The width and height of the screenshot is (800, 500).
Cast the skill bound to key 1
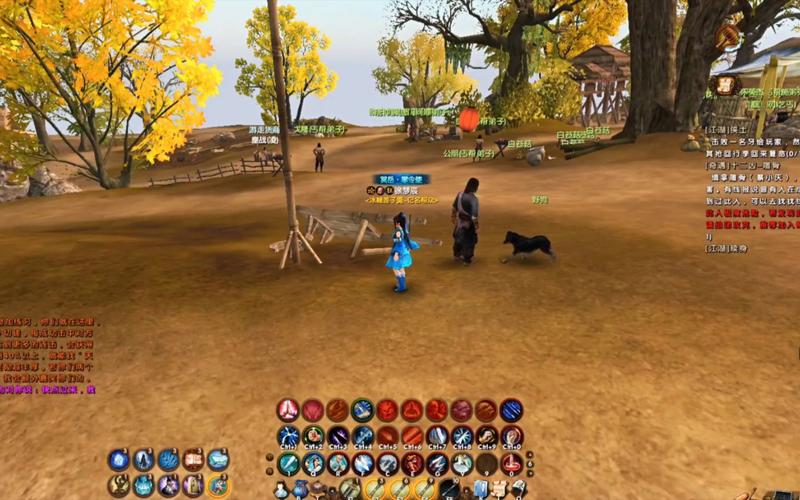click(x=288, y=463)
